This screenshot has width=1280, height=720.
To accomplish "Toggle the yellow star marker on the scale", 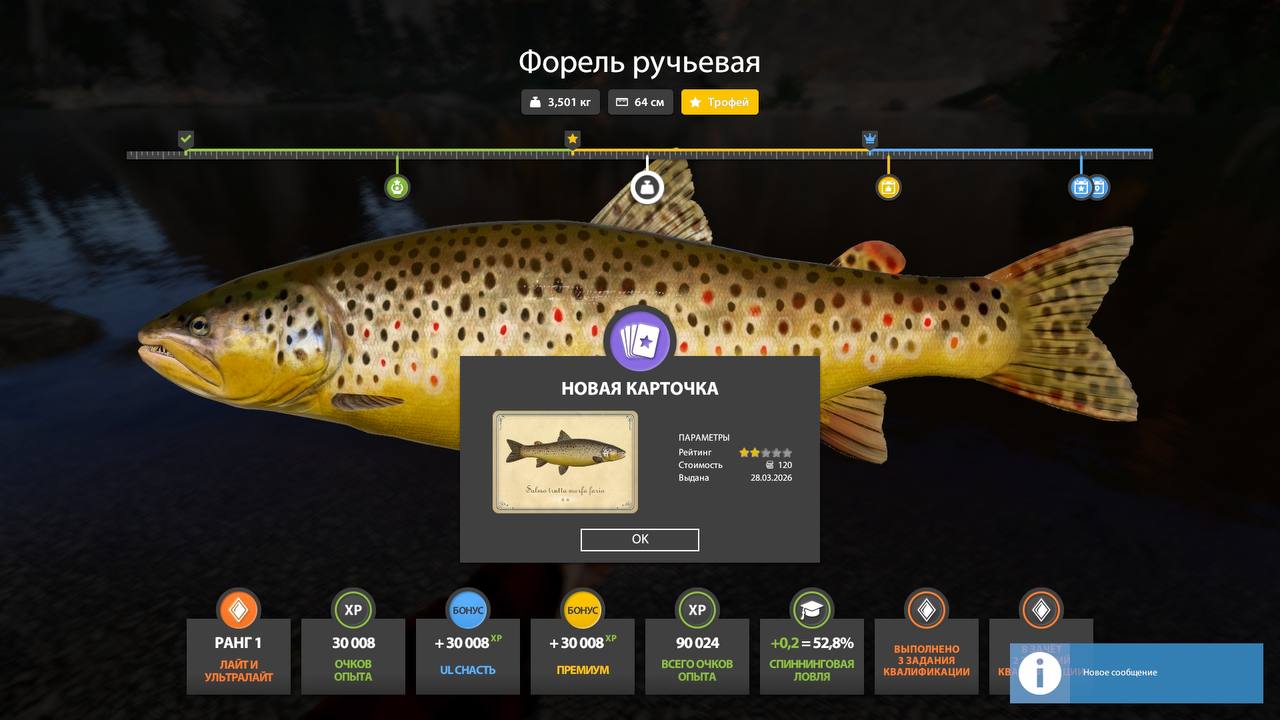I will pyautogui.click(x=572, y=139).
